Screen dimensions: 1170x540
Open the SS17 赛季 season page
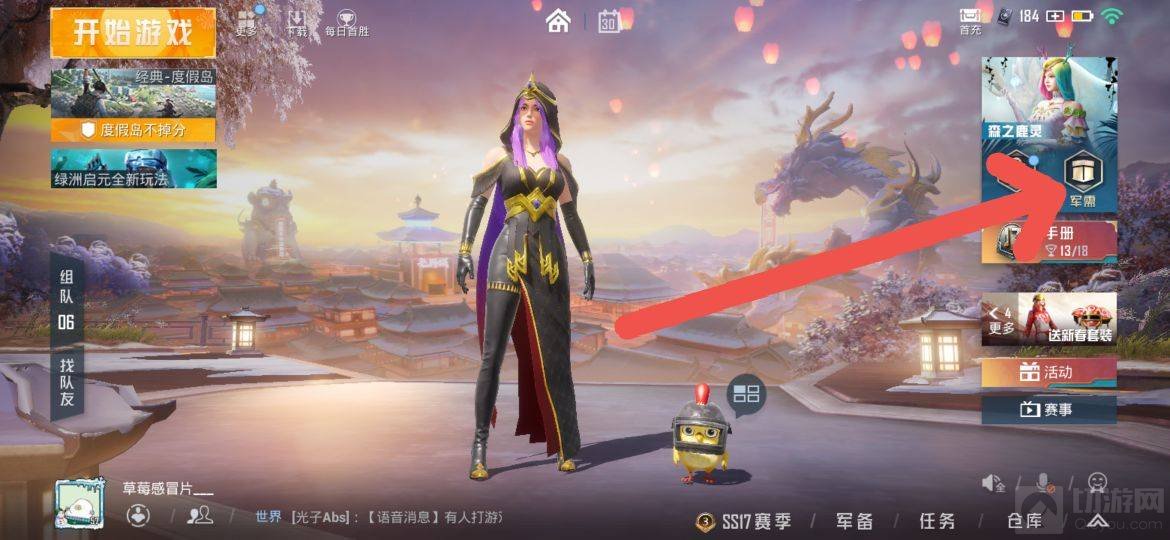[745, 521]
